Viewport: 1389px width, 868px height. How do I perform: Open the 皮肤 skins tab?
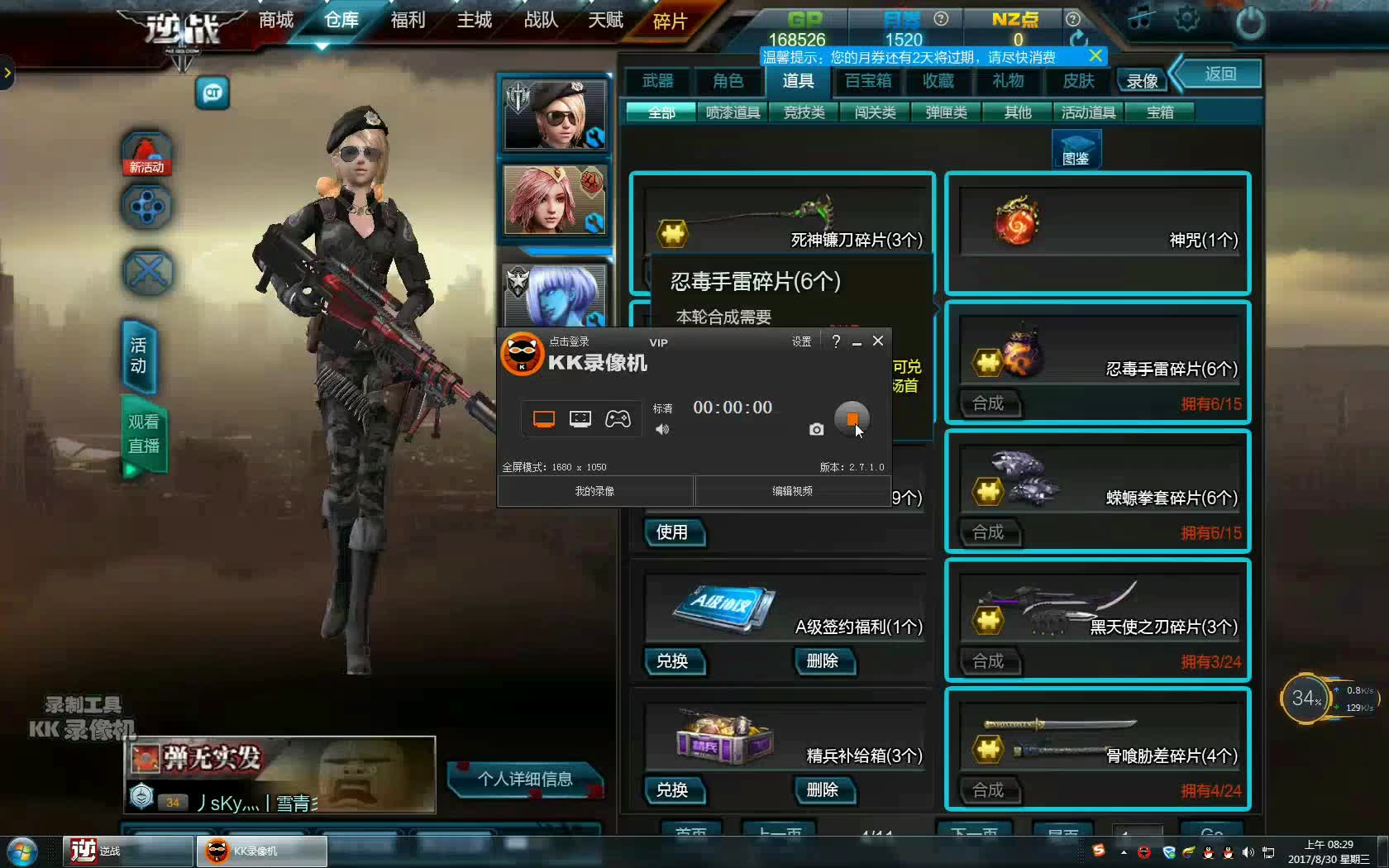point(1078,81)
